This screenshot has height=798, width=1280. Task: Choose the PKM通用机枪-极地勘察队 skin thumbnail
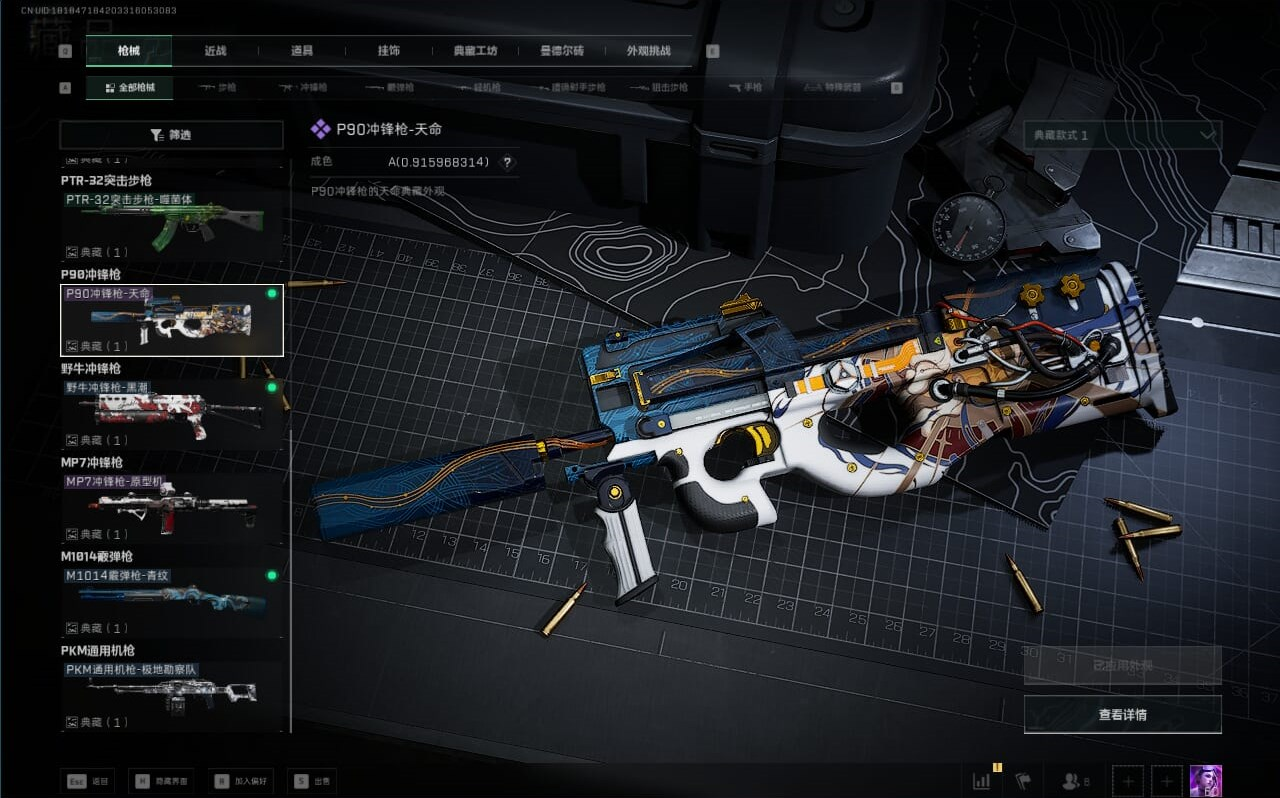171,695
